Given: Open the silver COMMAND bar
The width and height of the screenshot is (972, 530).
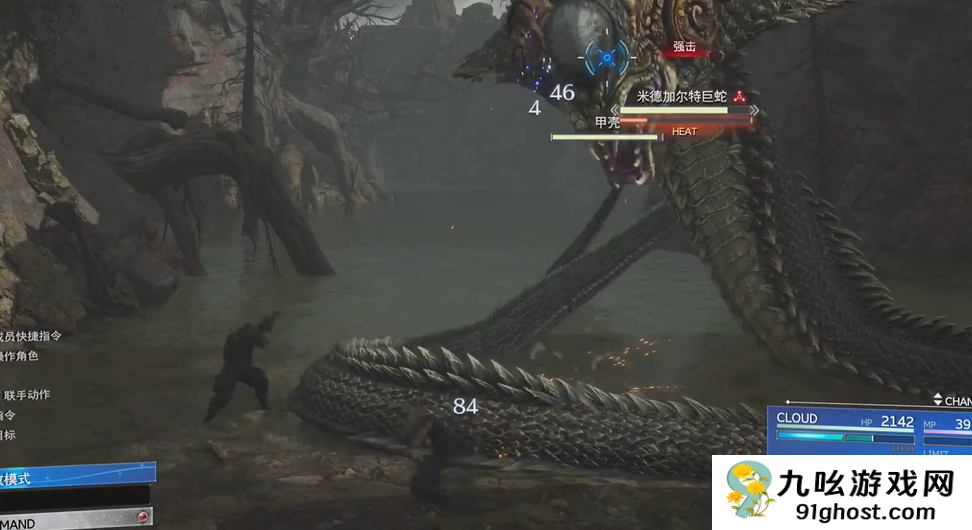Looking at the screenshot, I should (x=75, y=521).
